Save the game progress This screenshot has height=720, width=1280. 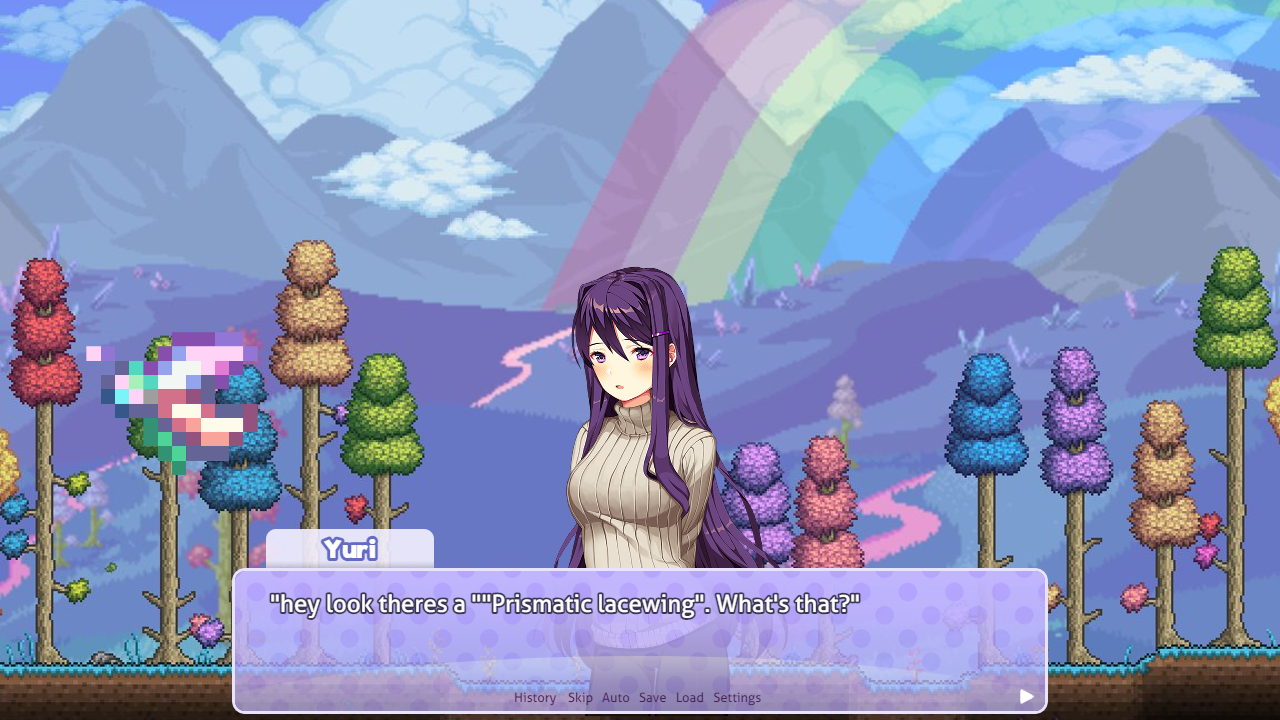652,697
